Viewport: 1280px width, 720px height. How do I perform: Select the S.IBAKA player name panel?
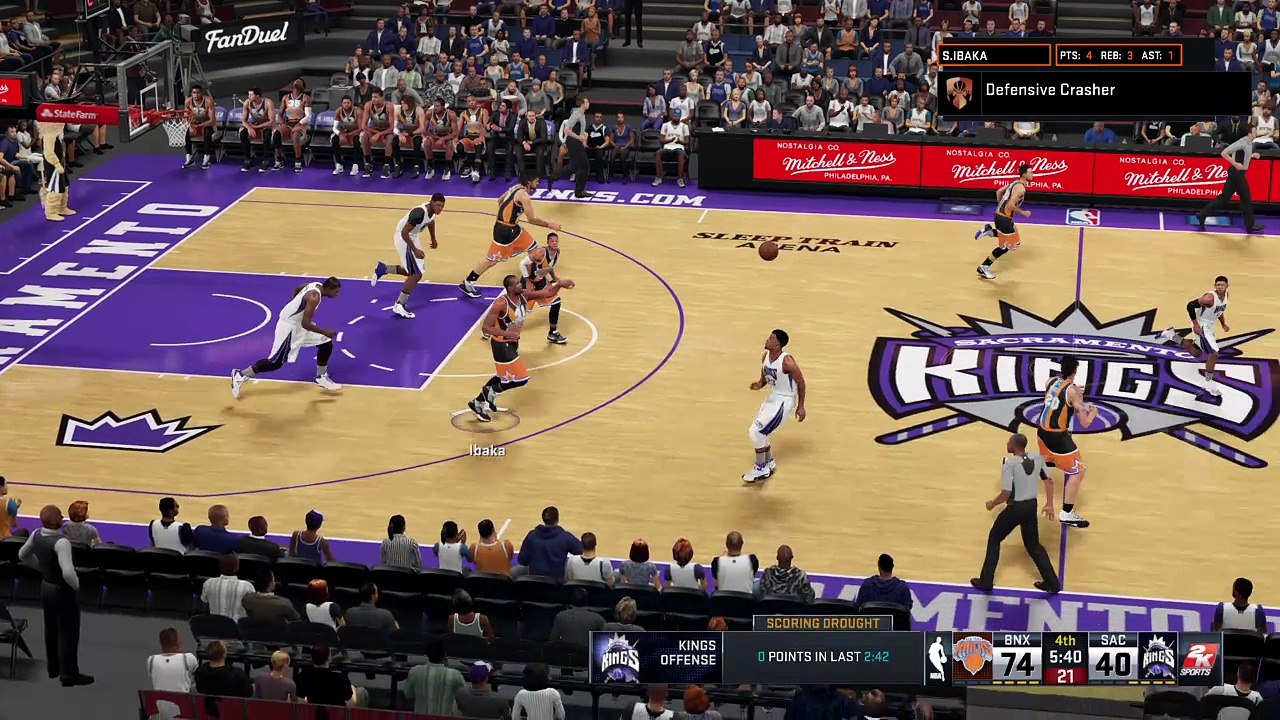click(x=994, y=55)
